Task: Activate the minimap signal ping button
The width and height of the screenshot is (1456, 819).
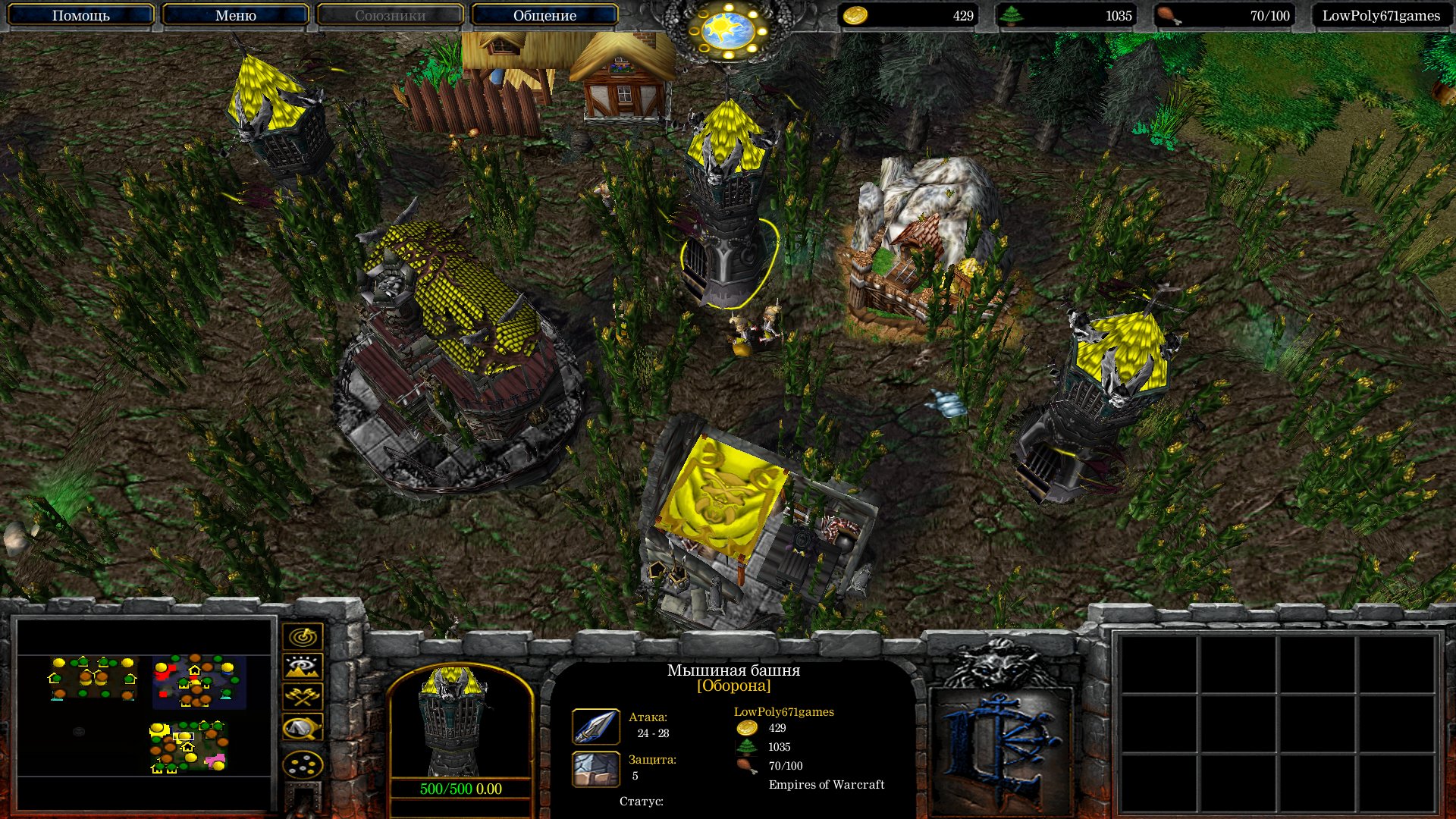Action: click(x=303, y=636)
